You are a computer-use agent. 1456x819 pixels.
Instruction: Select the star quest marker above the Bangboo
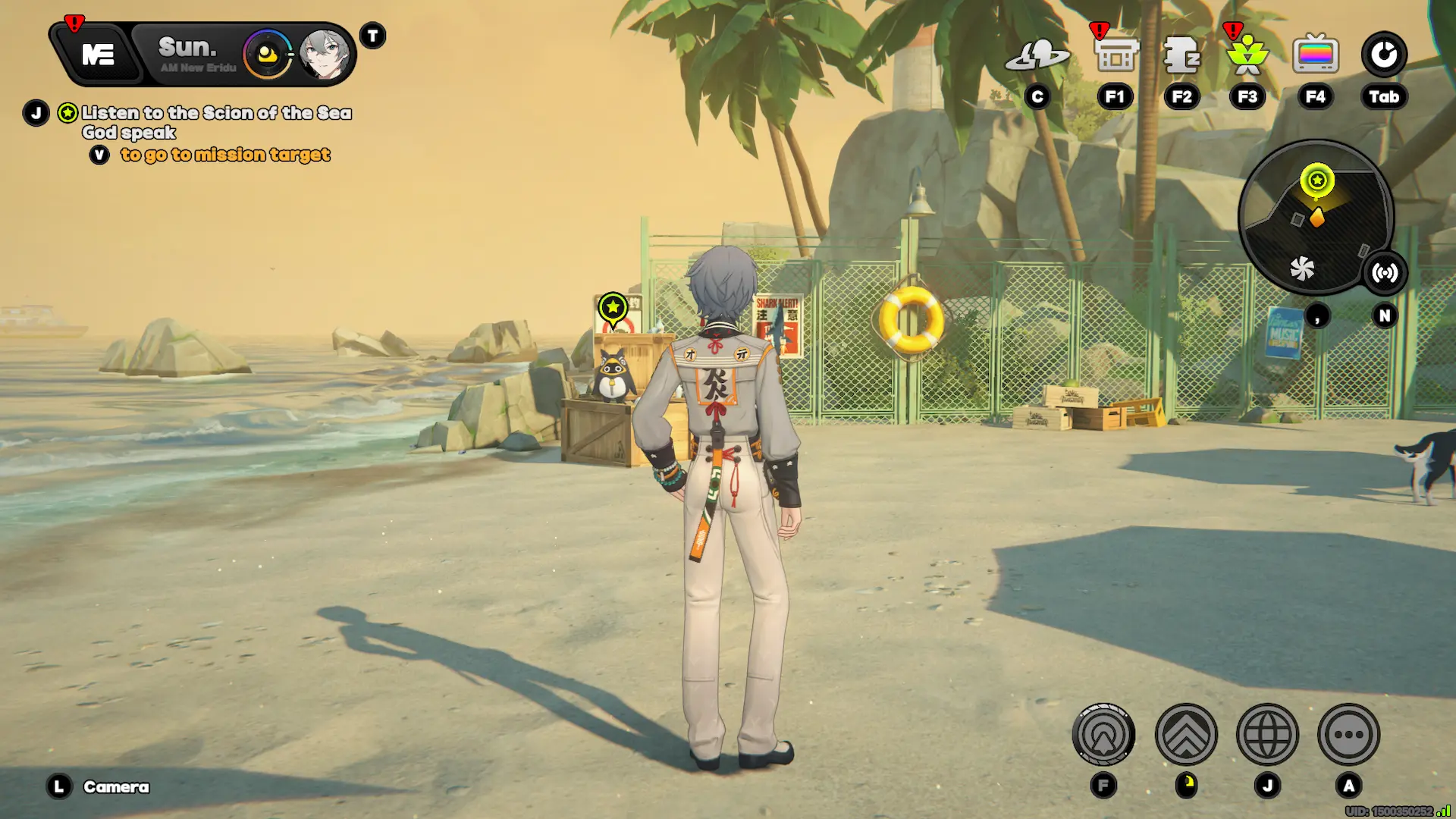(613, 309)
